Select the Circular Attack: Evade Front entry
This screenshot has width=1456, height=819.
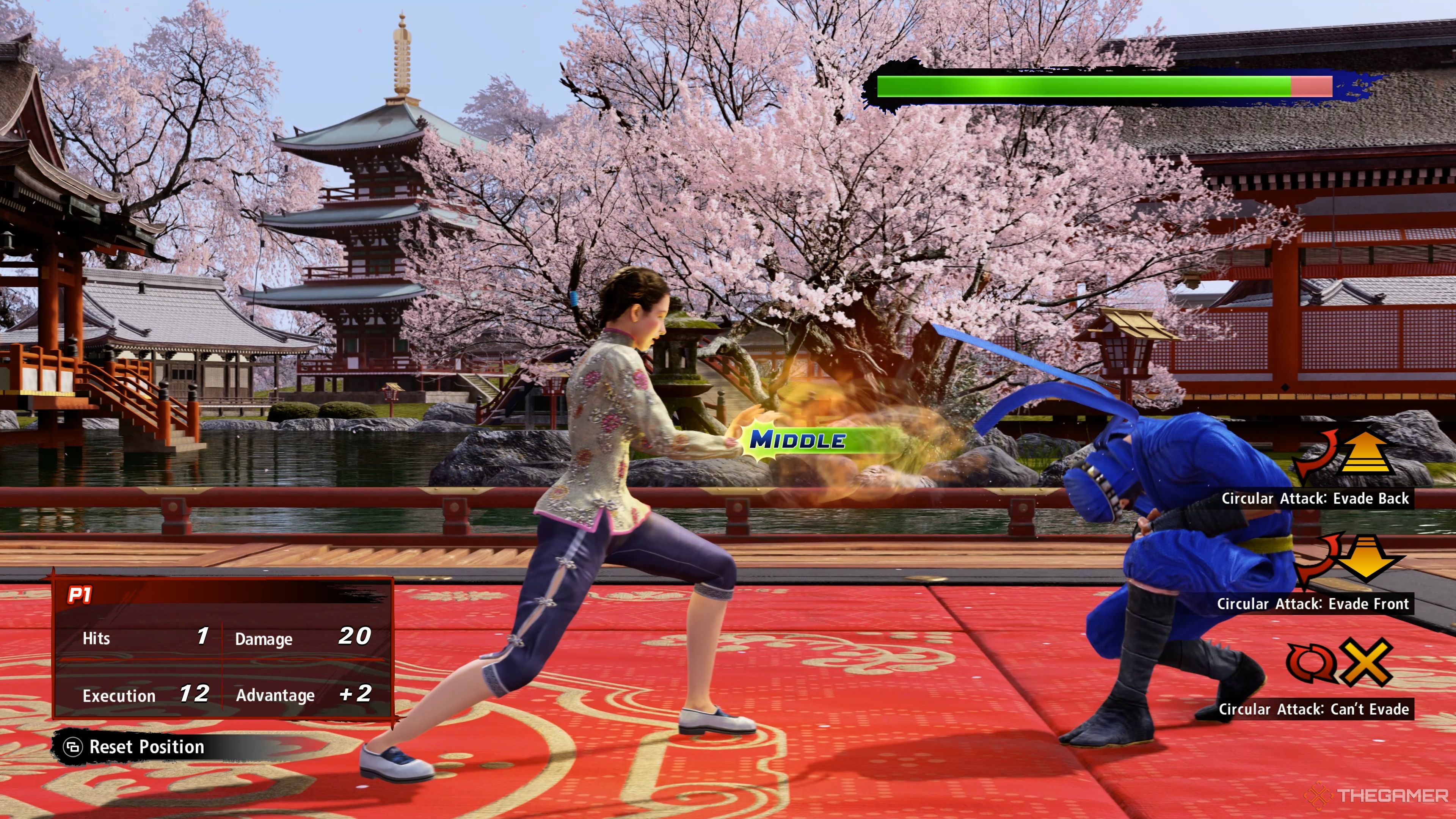[x=1312, y=604]
